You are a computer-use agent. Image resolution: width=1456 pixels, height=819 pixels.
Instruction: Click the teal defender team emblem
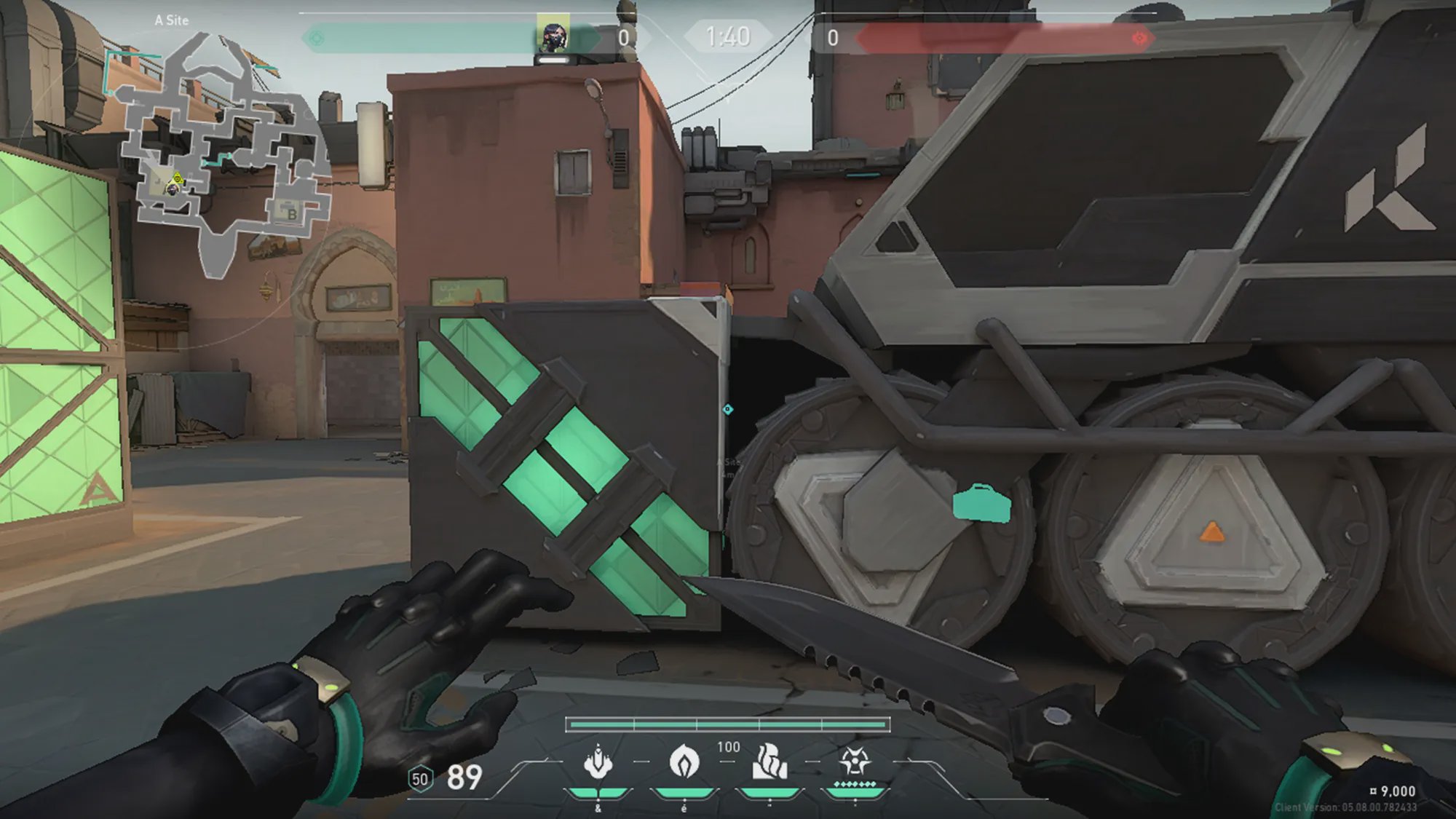click(316, 38)
